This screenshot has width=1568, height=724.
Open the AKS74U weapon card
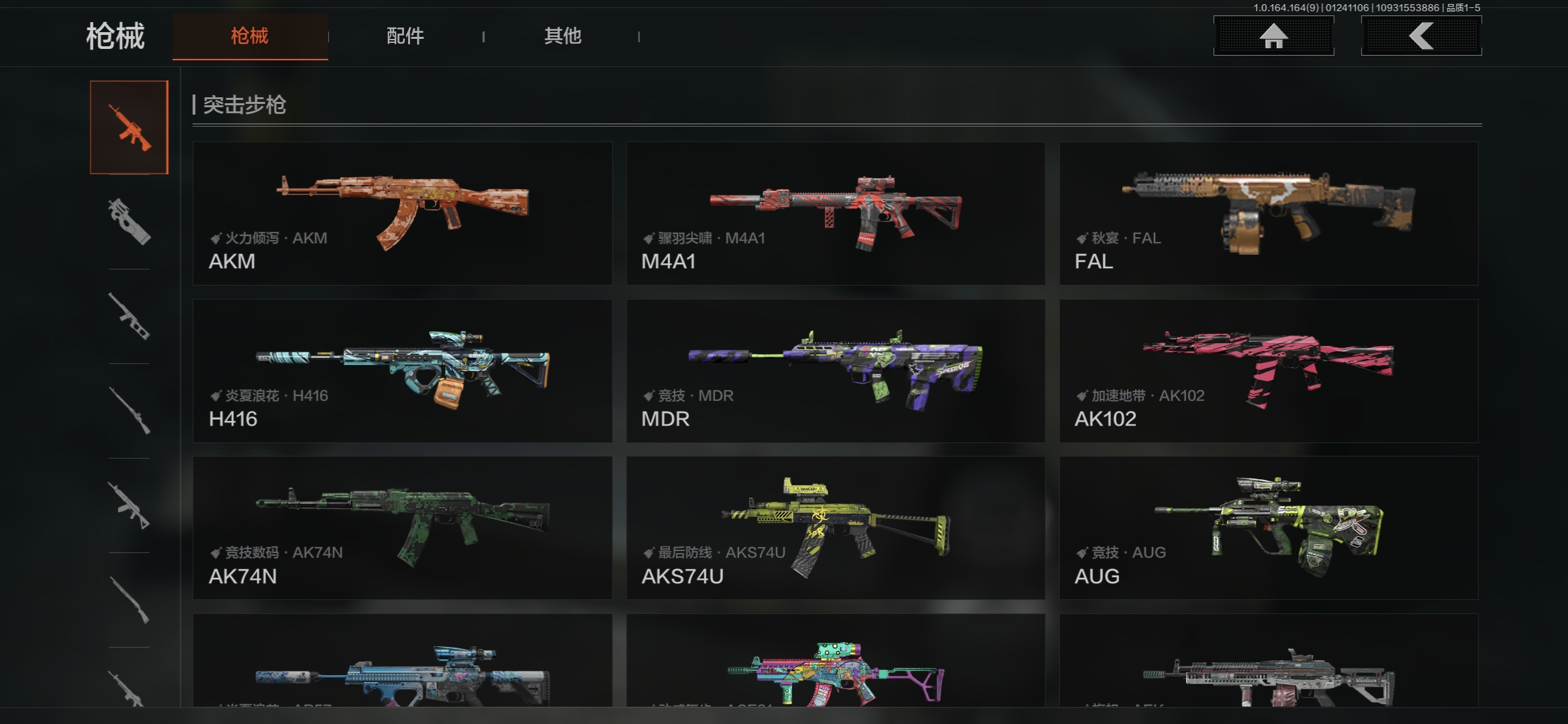click(x=836, y=528)
